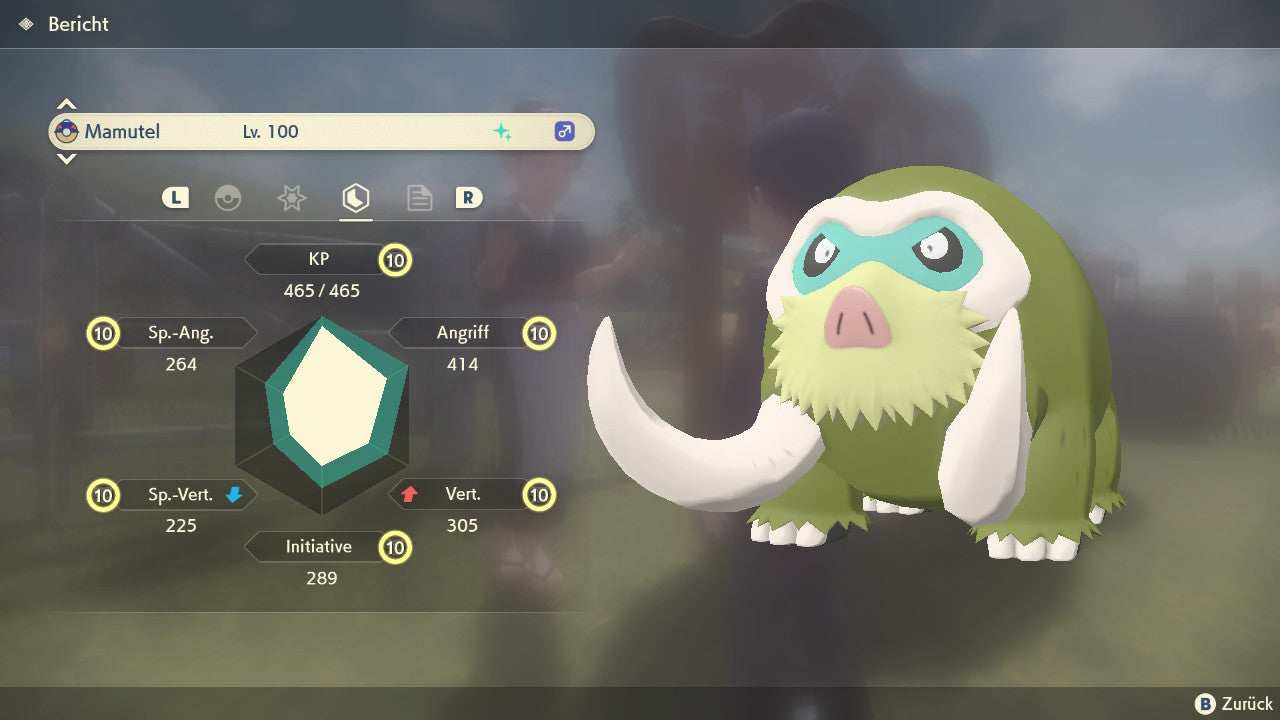The image size is (1280, 720).
Task: Open the notes document tab
Action: (x=419, y=198)
